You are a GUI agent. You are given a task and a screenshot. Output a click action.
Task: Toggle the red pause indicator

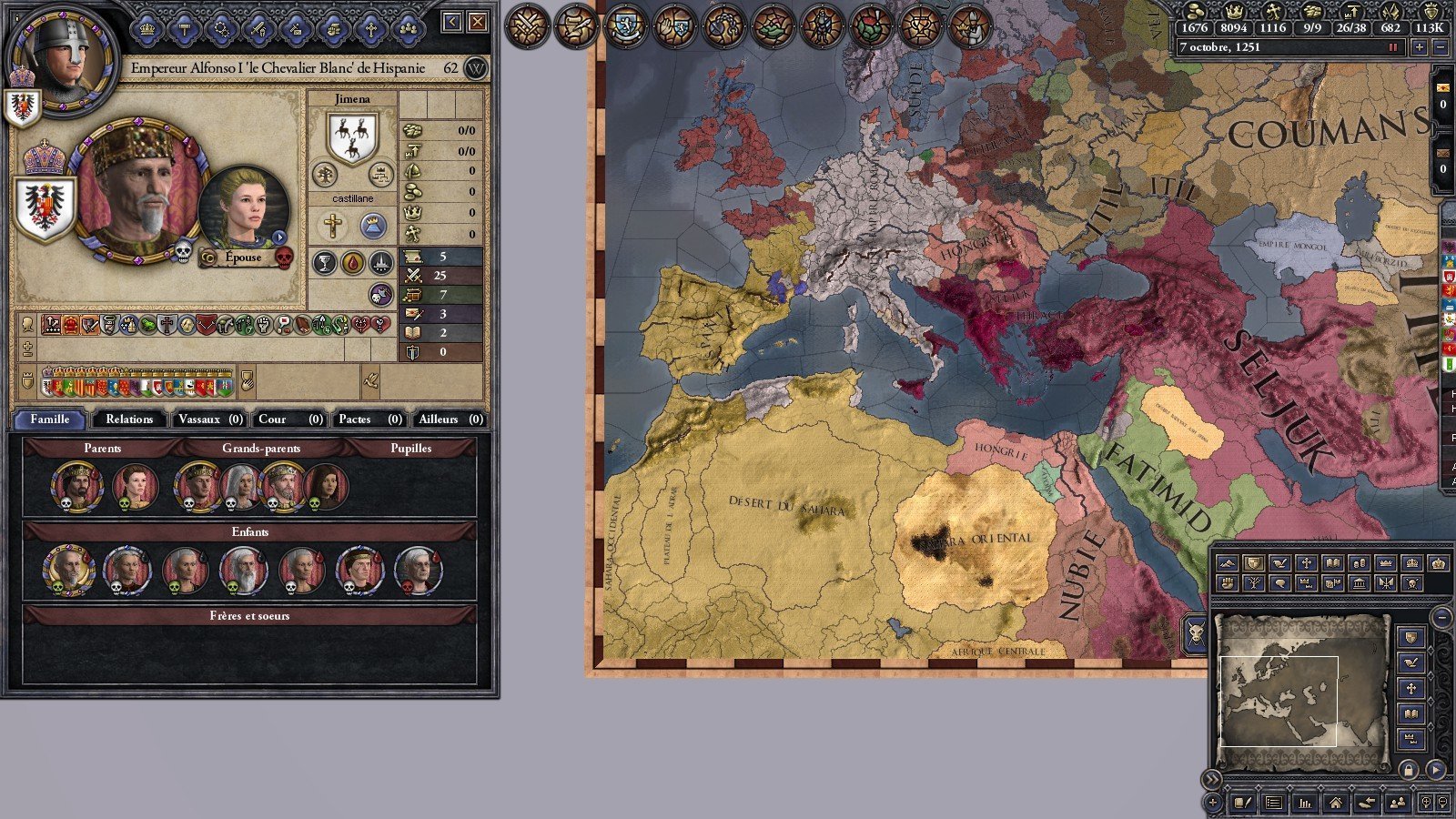tap(1392, 47)
